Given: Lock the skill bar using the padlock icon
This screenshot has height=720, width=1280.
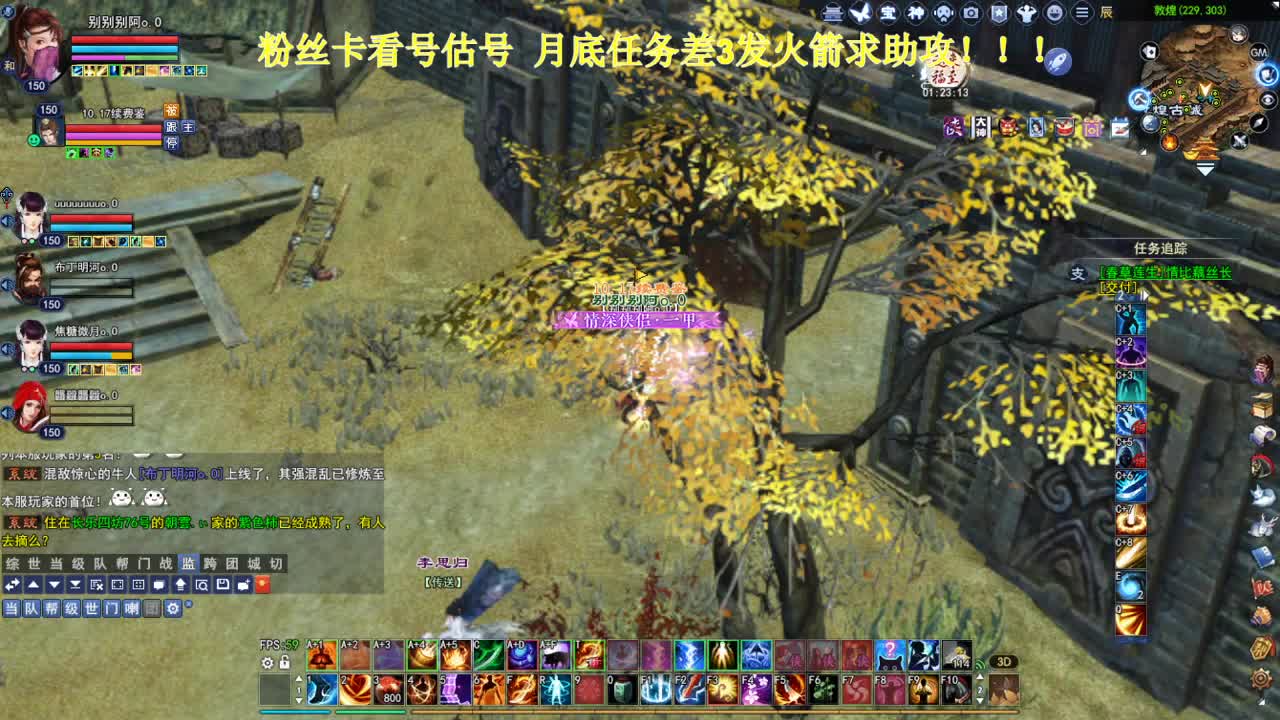Looking at the screenshot, I should pos(284,663).
